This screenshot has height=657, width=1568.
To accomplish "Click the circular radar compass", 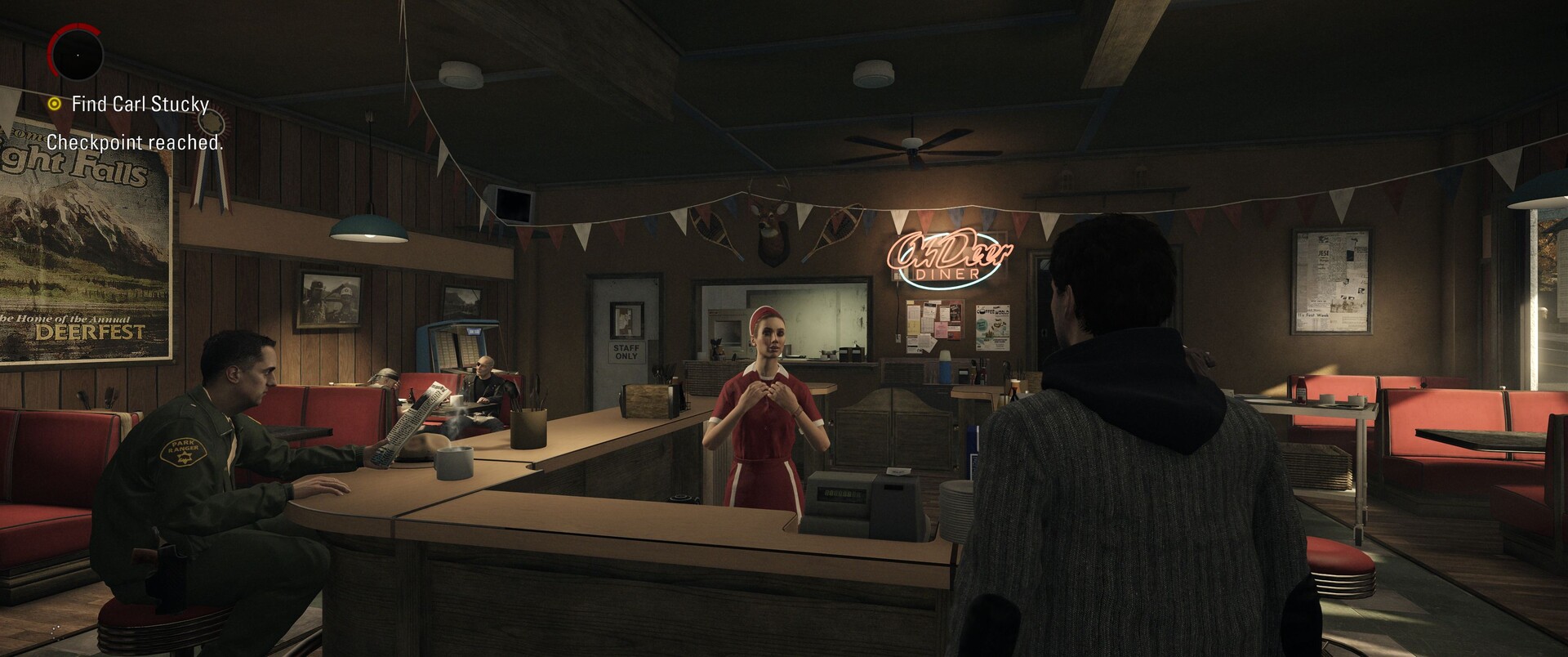I will pyautogui.click(x=76, y=53).
